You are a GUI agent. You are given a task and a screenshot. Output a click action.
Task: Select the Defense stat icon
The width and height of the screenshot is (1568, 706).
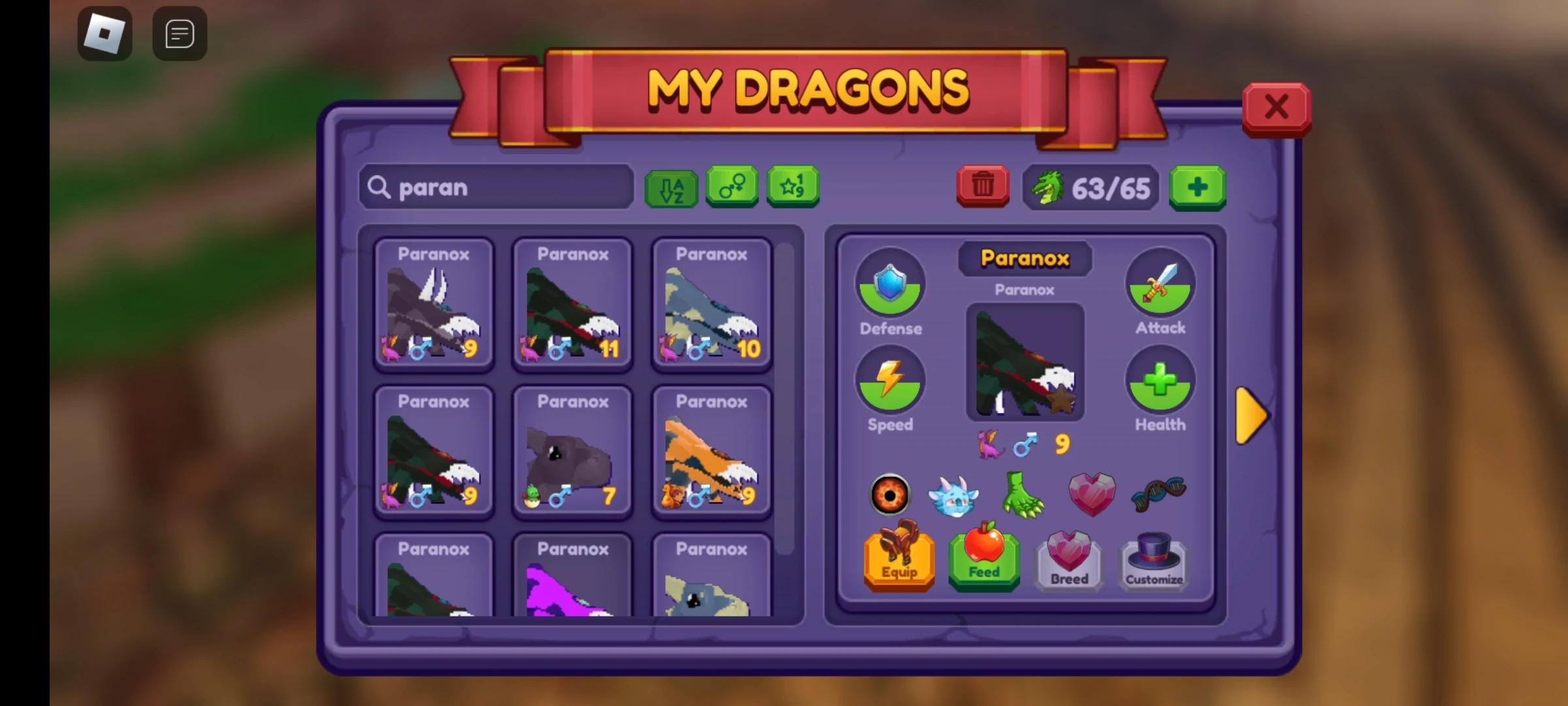(890, 284)
